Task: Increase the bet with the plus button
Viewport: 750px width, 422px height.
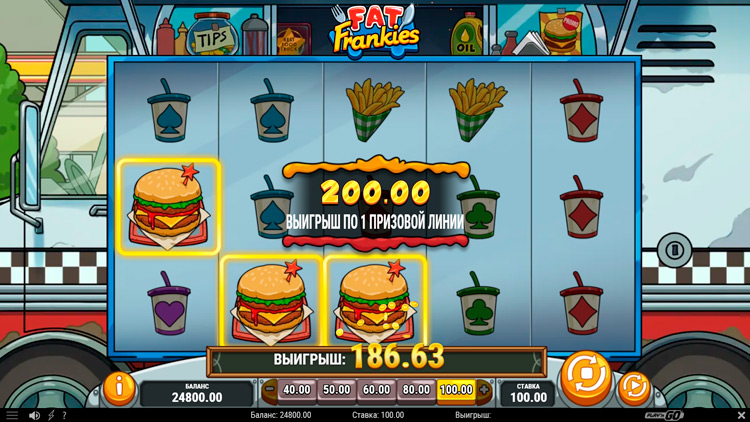Action: [x=485, y=389]
